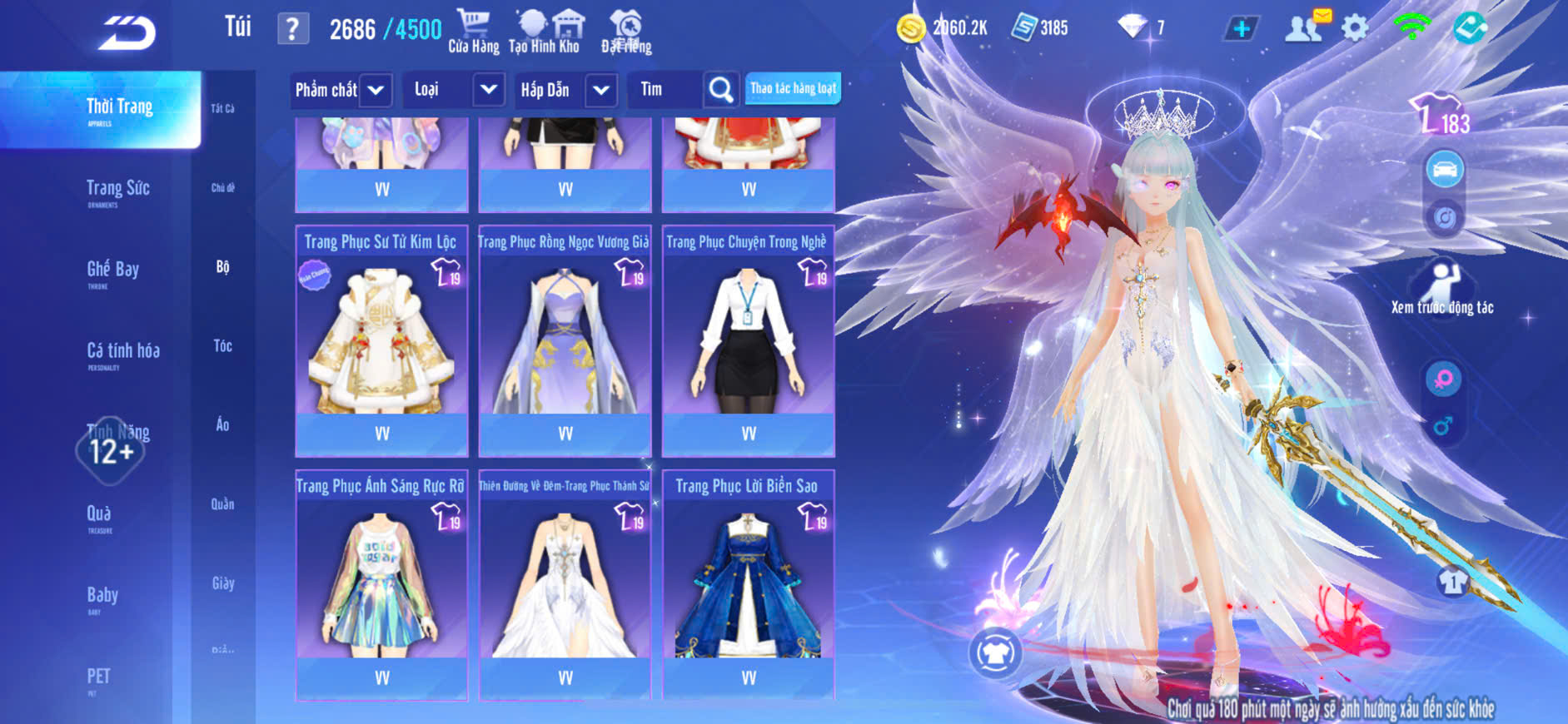The image size is (1568, 724).
Task: Select the Baby category tab
Action: pyautogui.click(x=102, y=596)
